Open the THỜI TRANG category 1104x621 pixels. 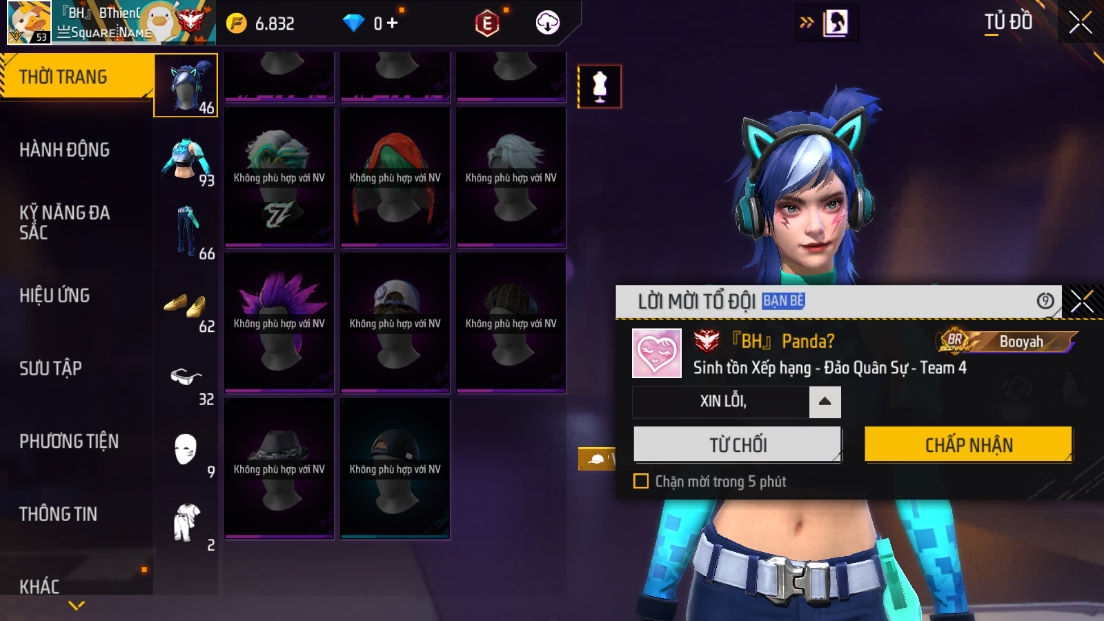point(63,77)
